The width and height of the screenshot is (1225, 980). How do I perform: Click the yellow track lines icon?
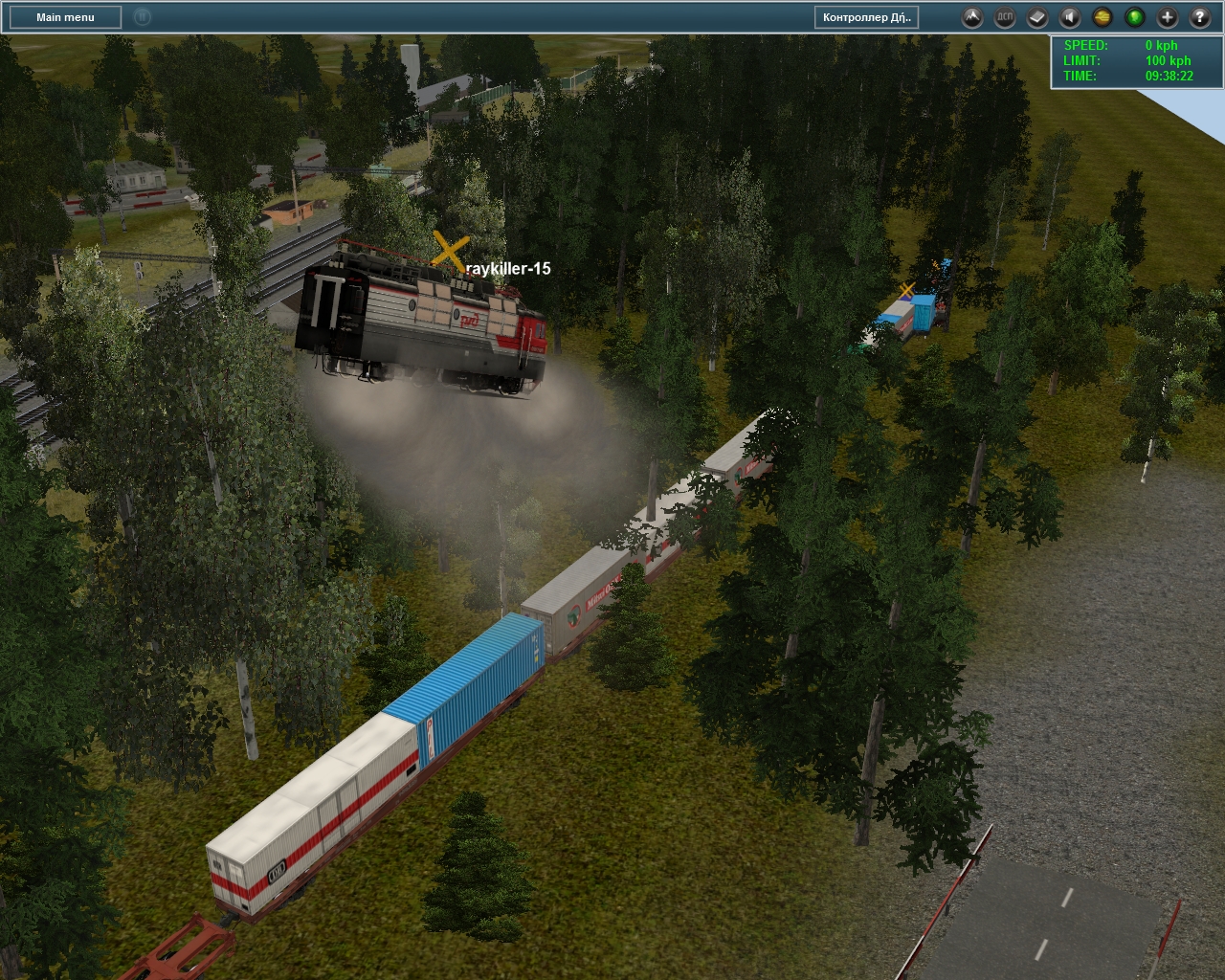1102,17
